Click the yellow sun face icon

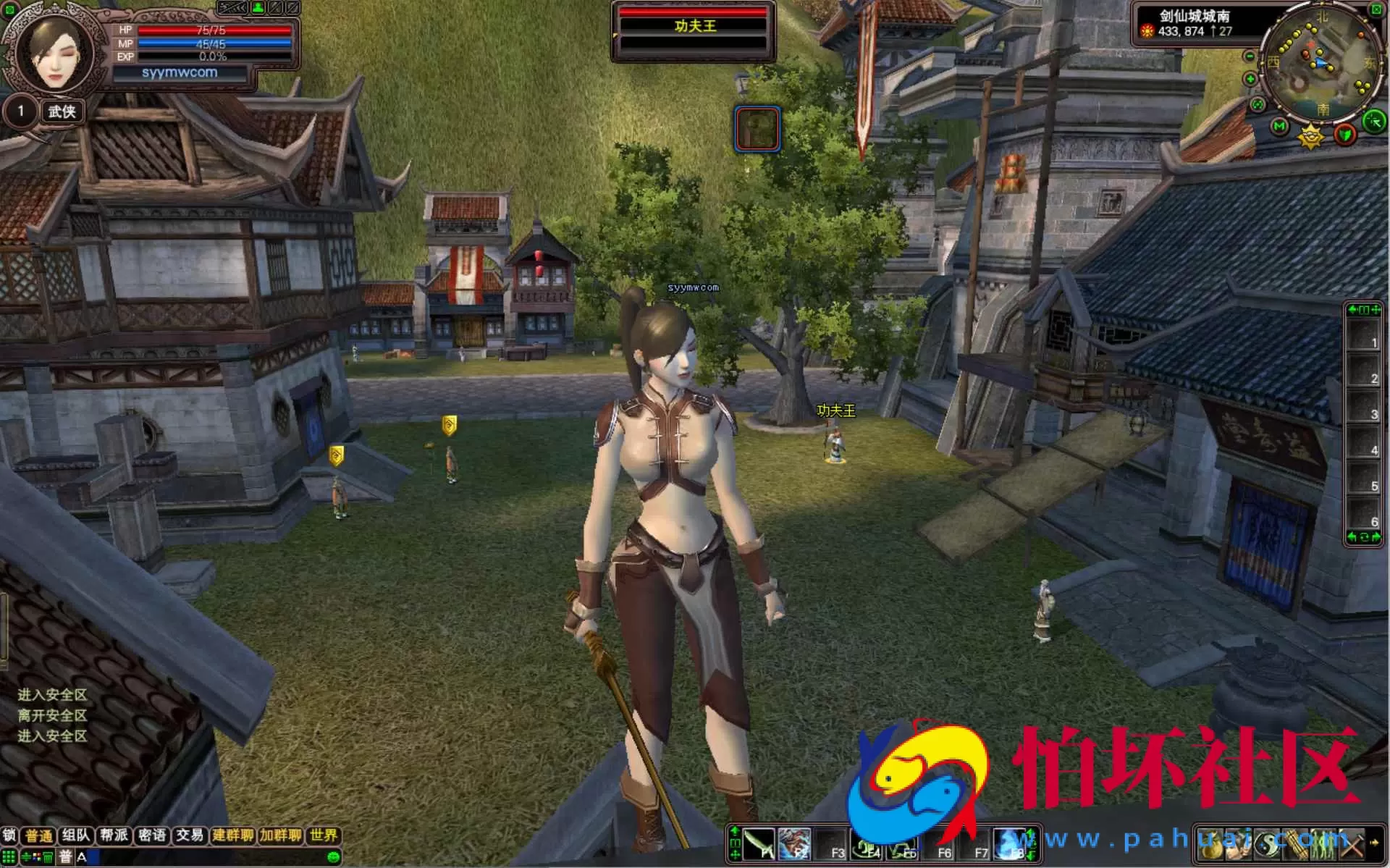[1310, 135]
